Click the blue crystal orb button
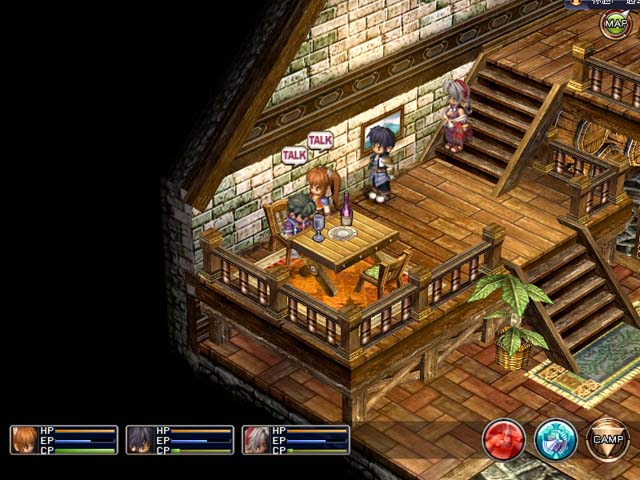 [x=555, y=440]
